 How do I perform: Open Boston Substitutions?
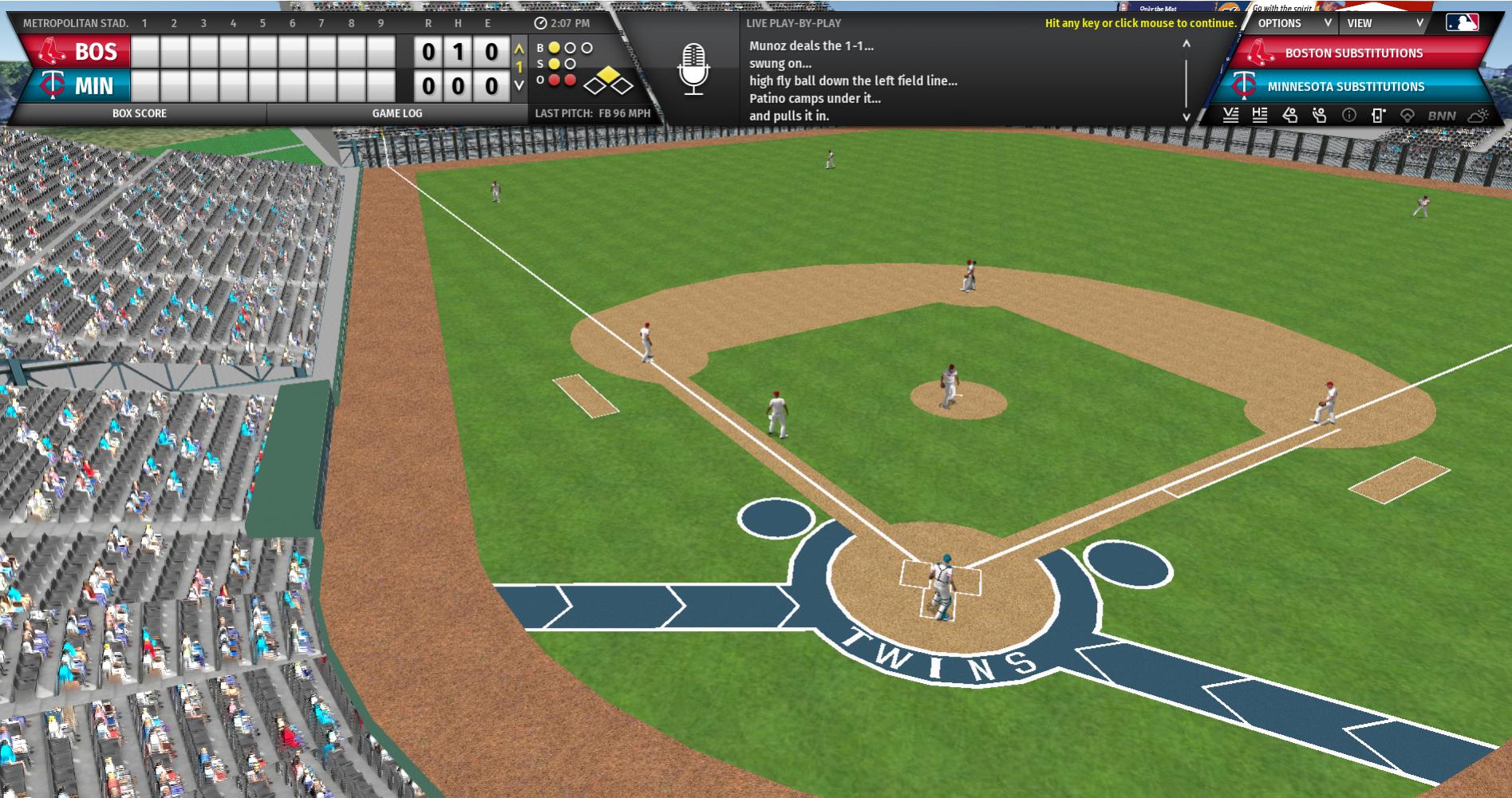tap(1353, 53)
